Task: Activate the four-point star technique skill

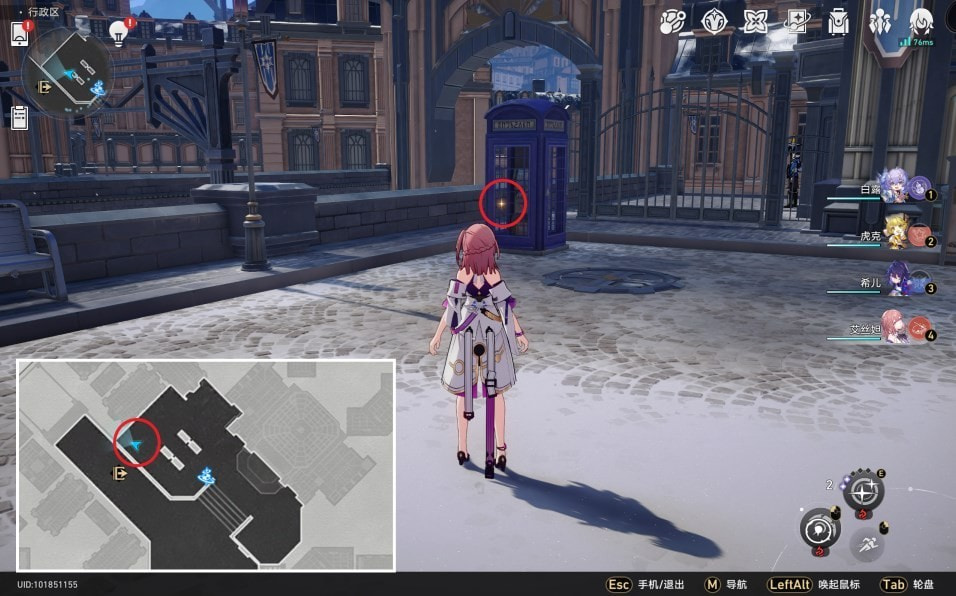Action: pos(863,491)
